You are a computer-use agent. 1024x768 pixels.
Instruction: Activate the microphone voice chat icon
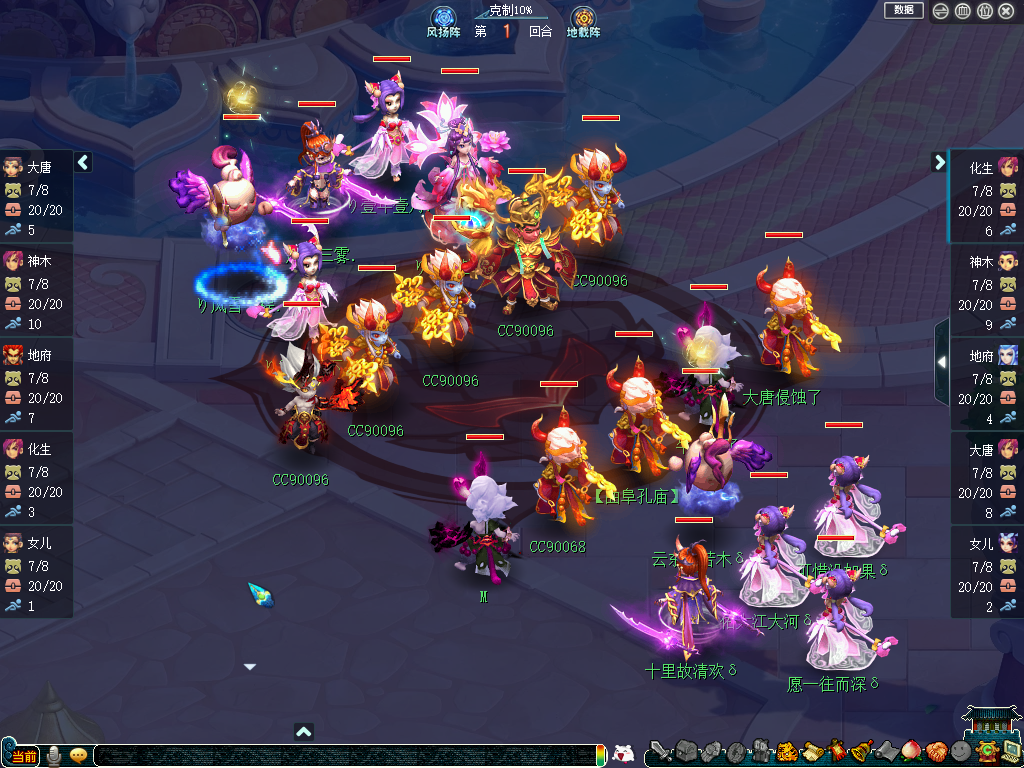coord(55,755)
